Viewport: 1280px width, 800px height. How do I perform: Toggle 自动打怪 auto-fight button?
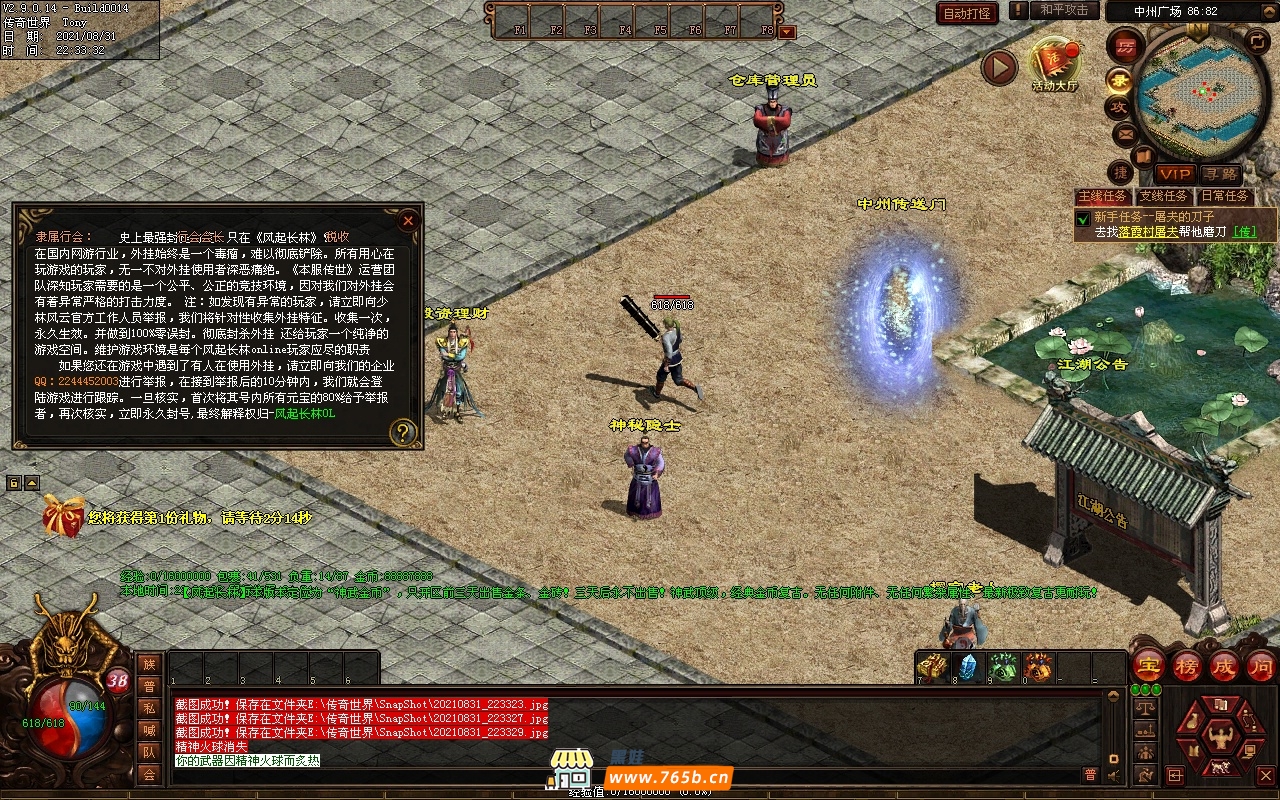[x=967, y=13]
